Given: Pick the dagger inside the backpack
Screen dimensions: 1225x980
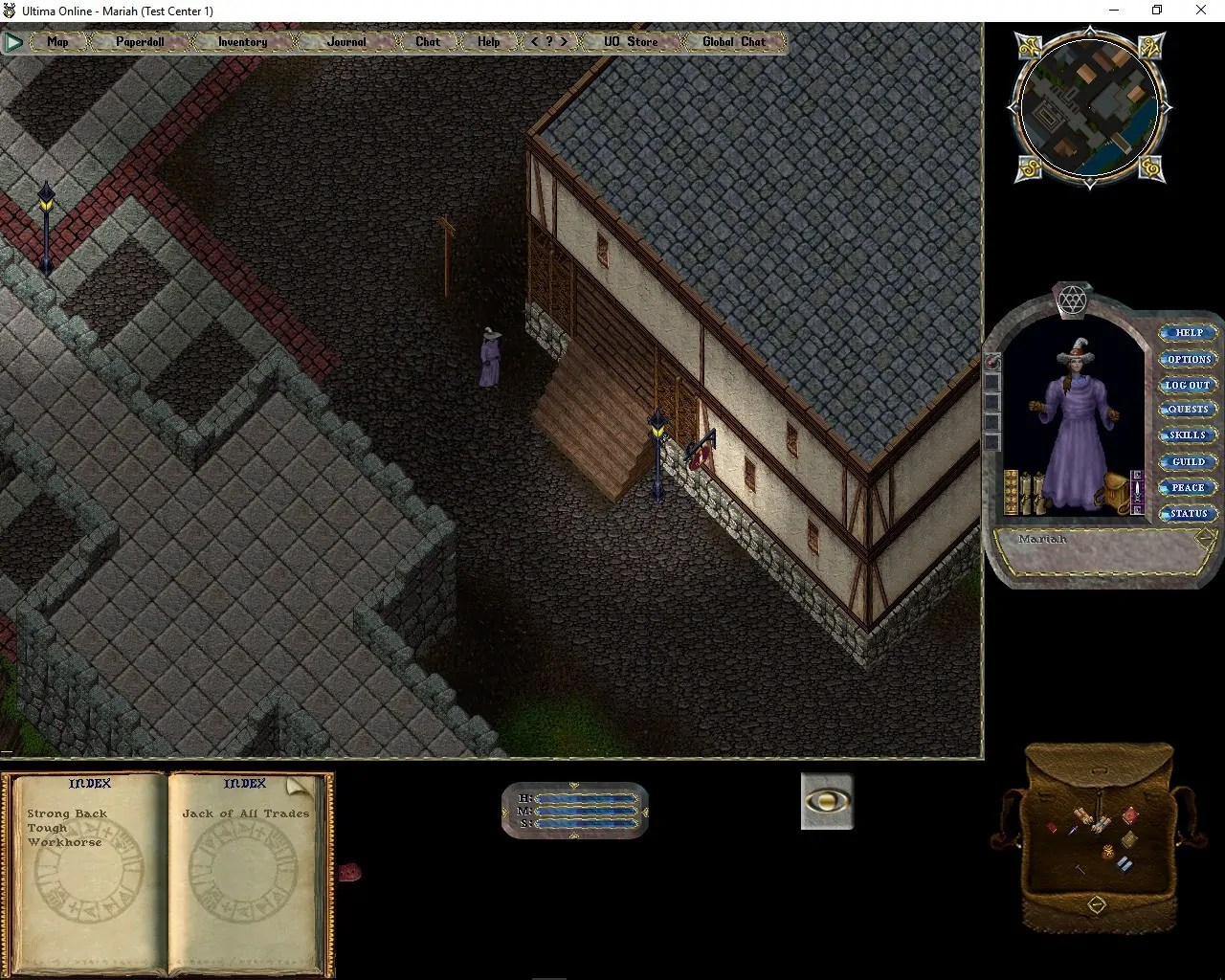Looking at the screenshot, I should (x=1072, y=830).
